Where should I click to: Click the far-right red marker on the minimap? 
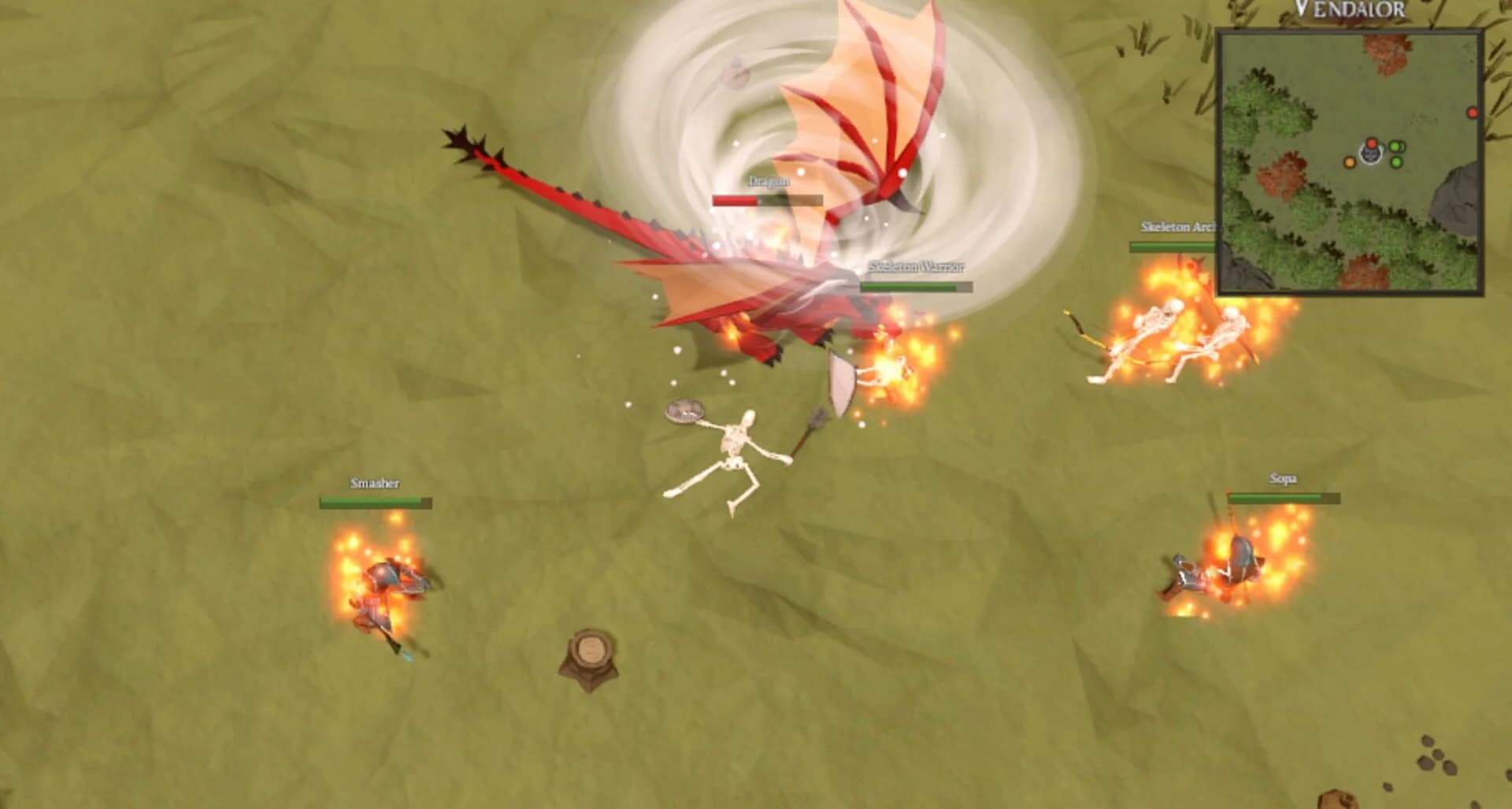1473,112
